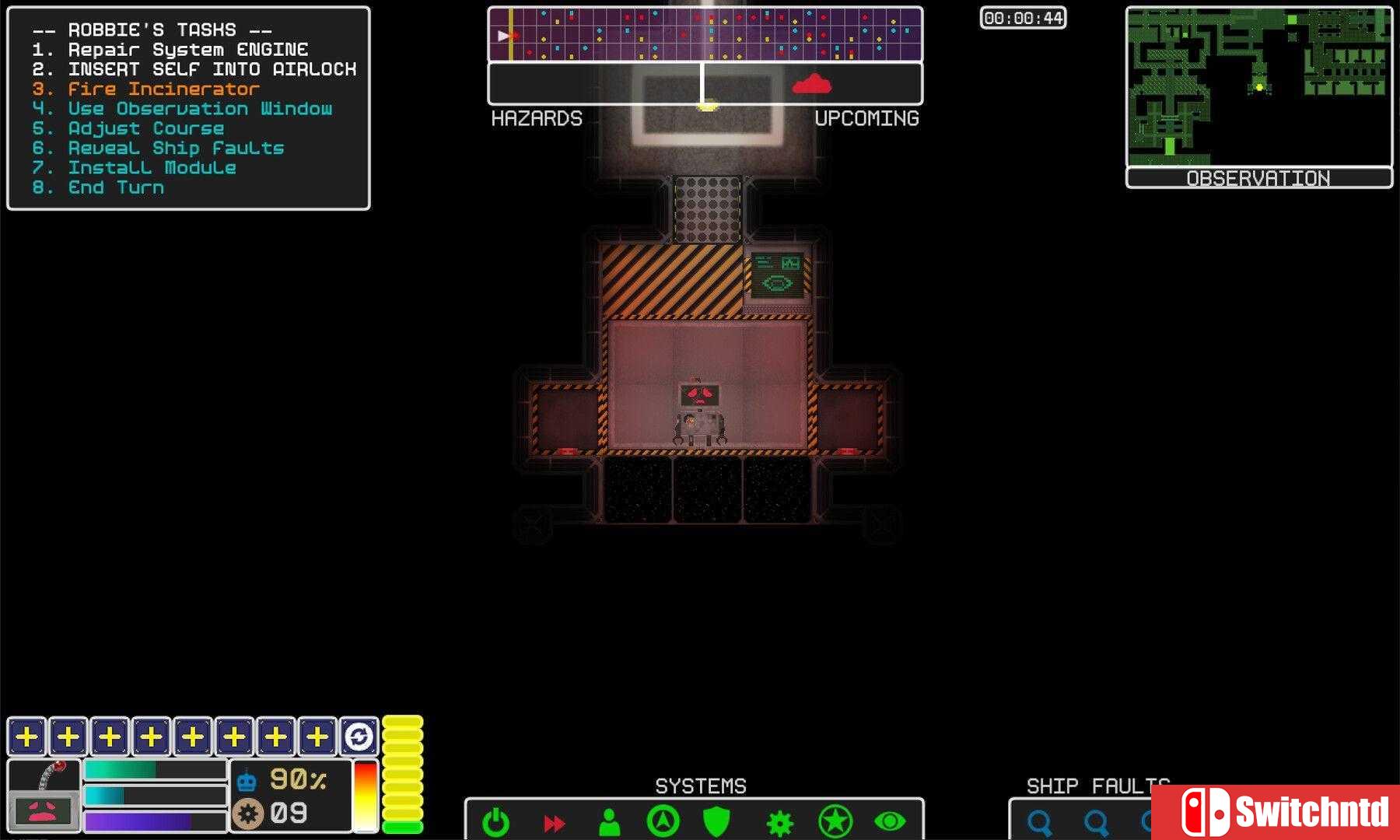Choose the green shield system icon
The height and width of the screenshot is (840, 1400).
[716, 821]
